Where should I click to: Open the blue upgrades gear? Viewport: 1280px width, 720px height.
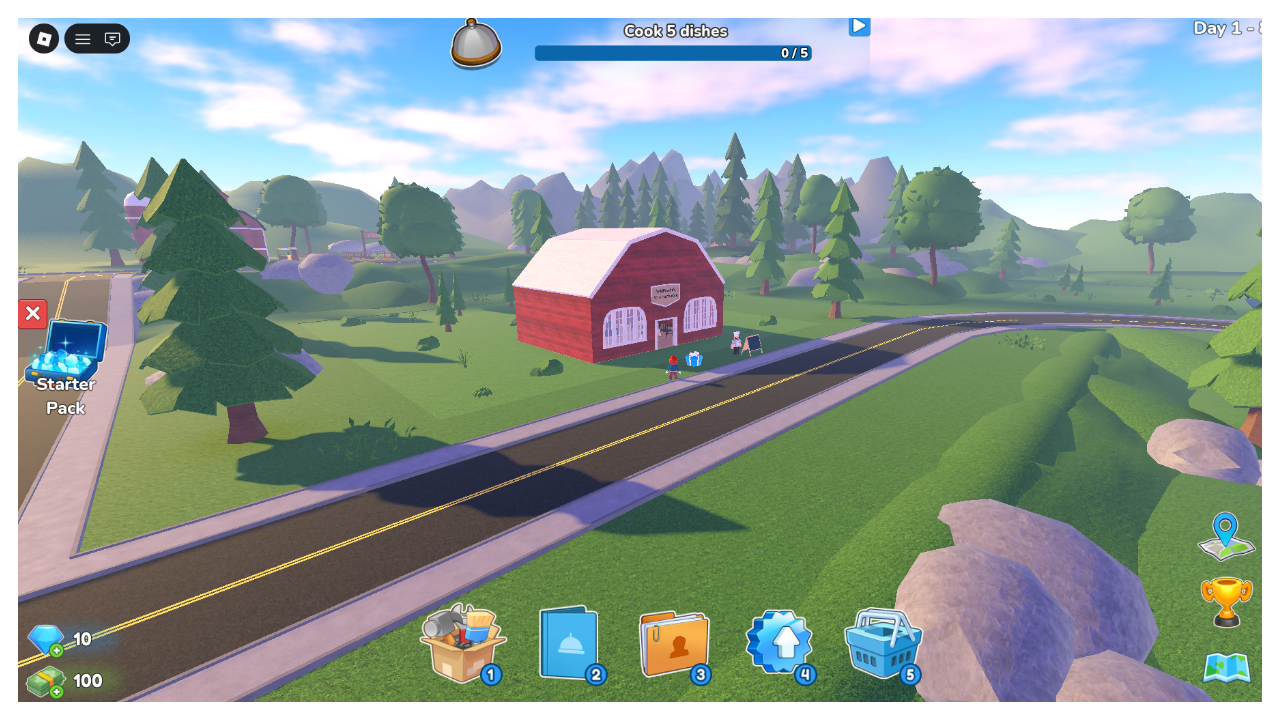tap(780, 643)
